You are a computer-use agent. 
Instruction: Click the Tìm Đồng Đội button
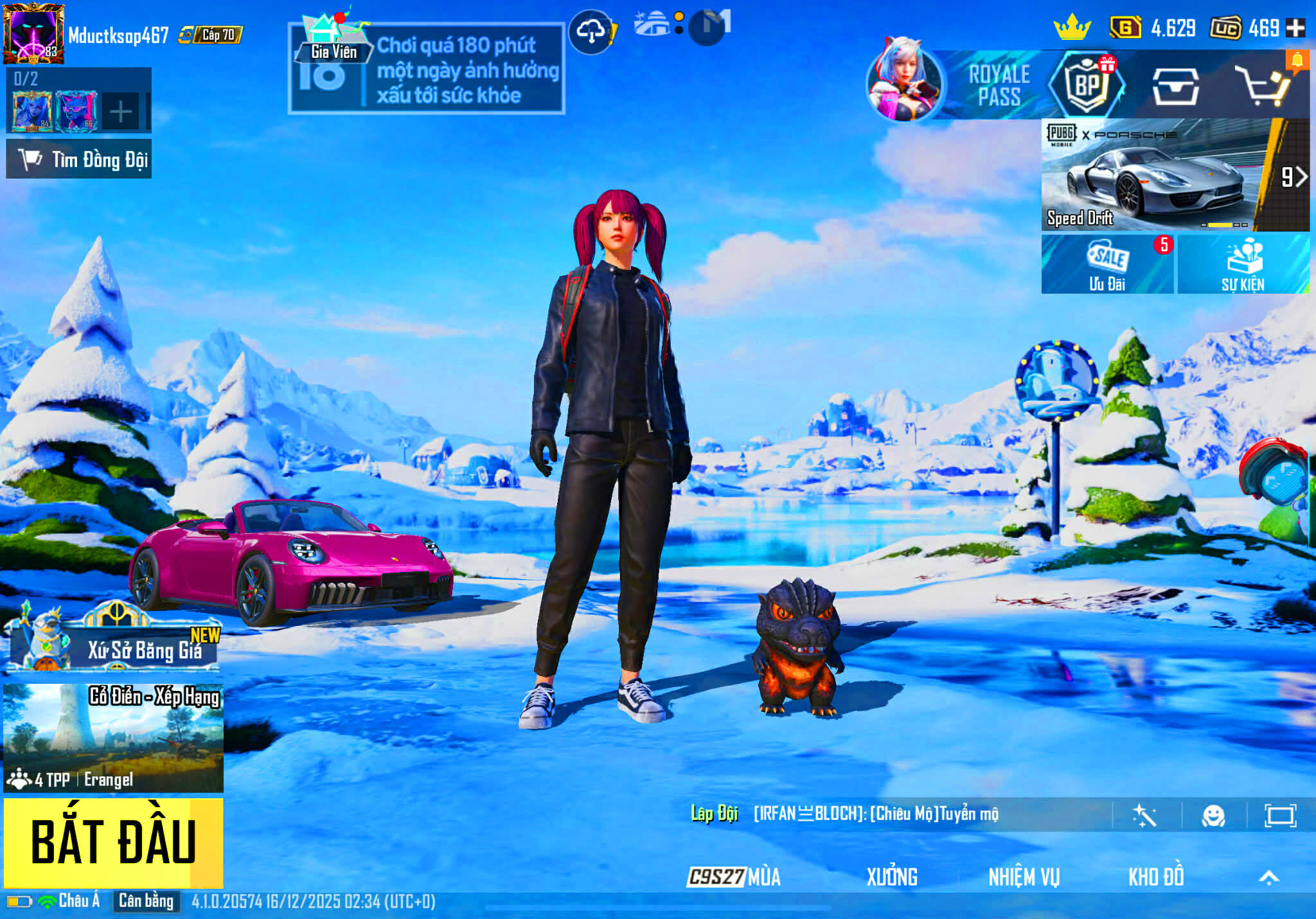click(80, 161)
